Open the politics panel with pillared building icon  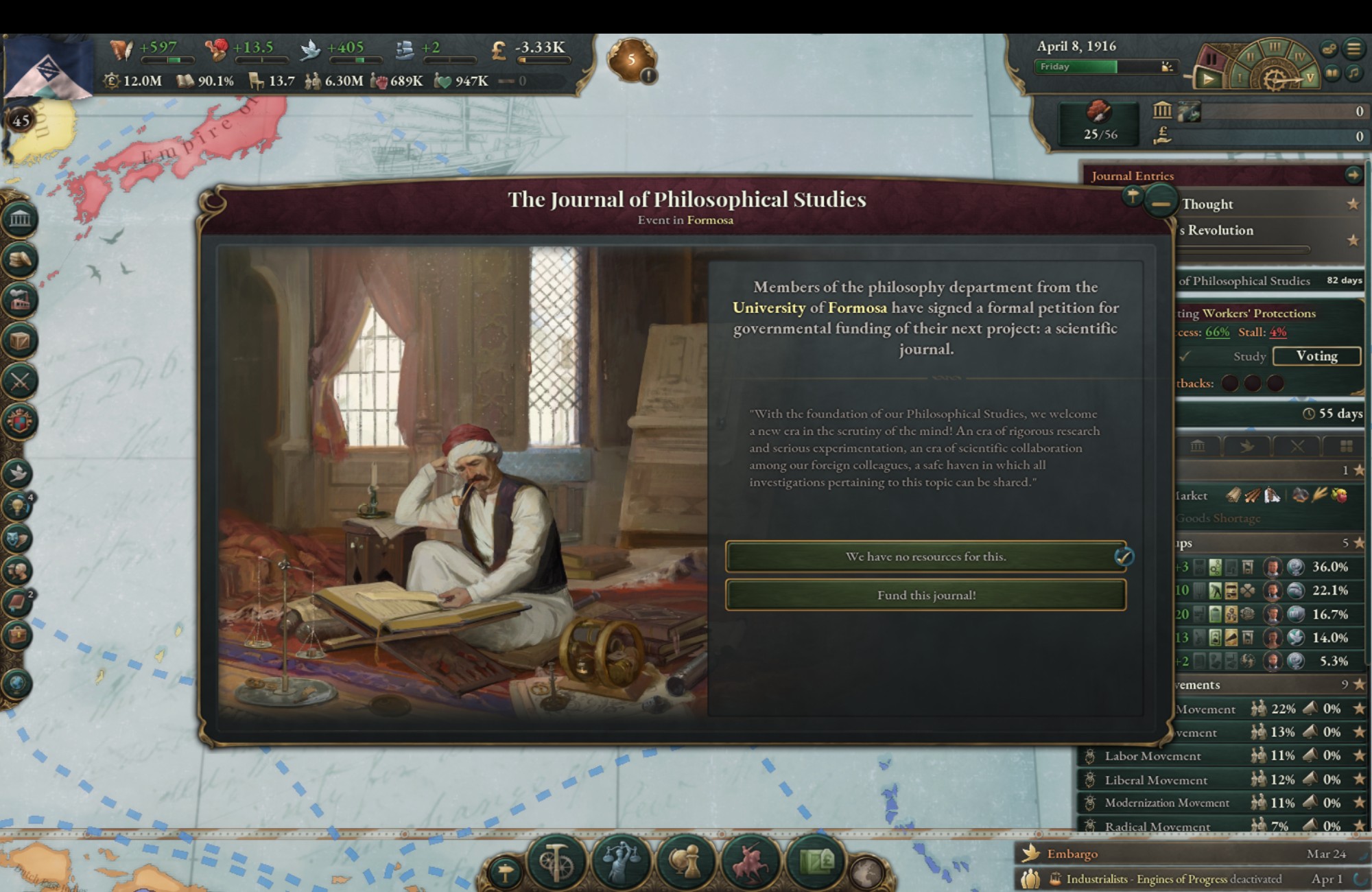pos(20,219)
